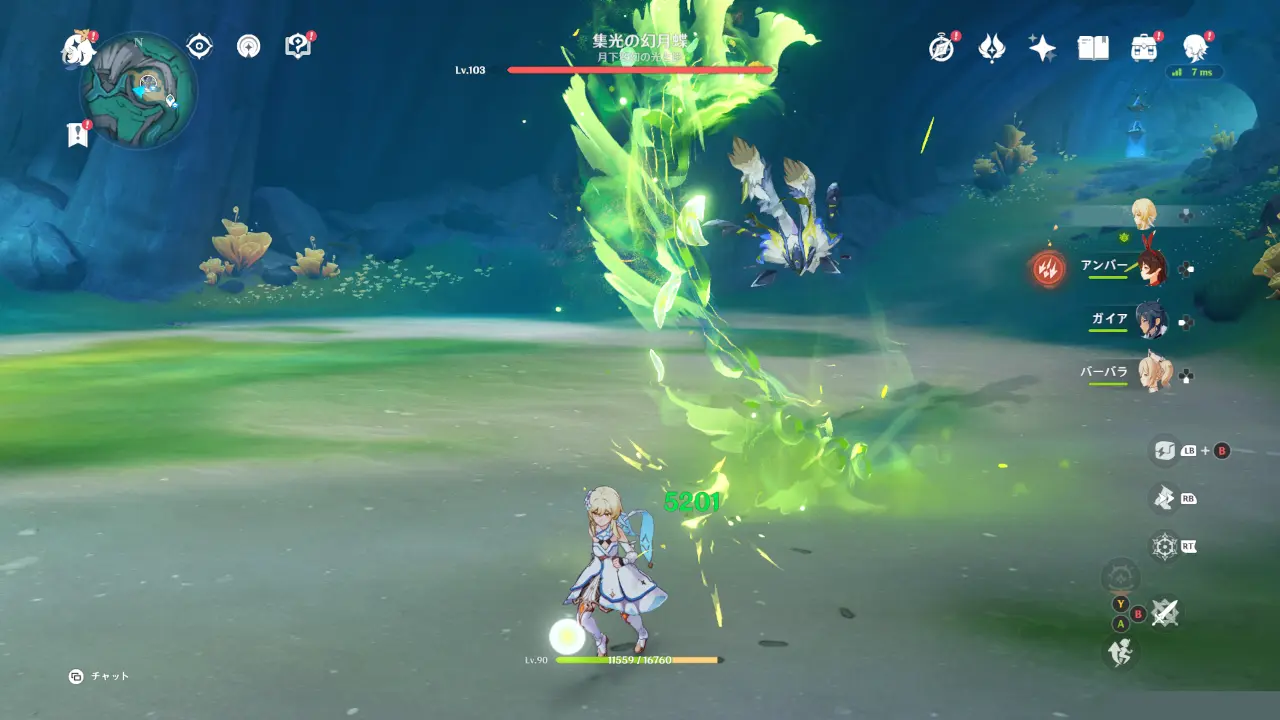Open the character screen head icon
This screenshot has height=720, width=1280.
pos(1195,47)
